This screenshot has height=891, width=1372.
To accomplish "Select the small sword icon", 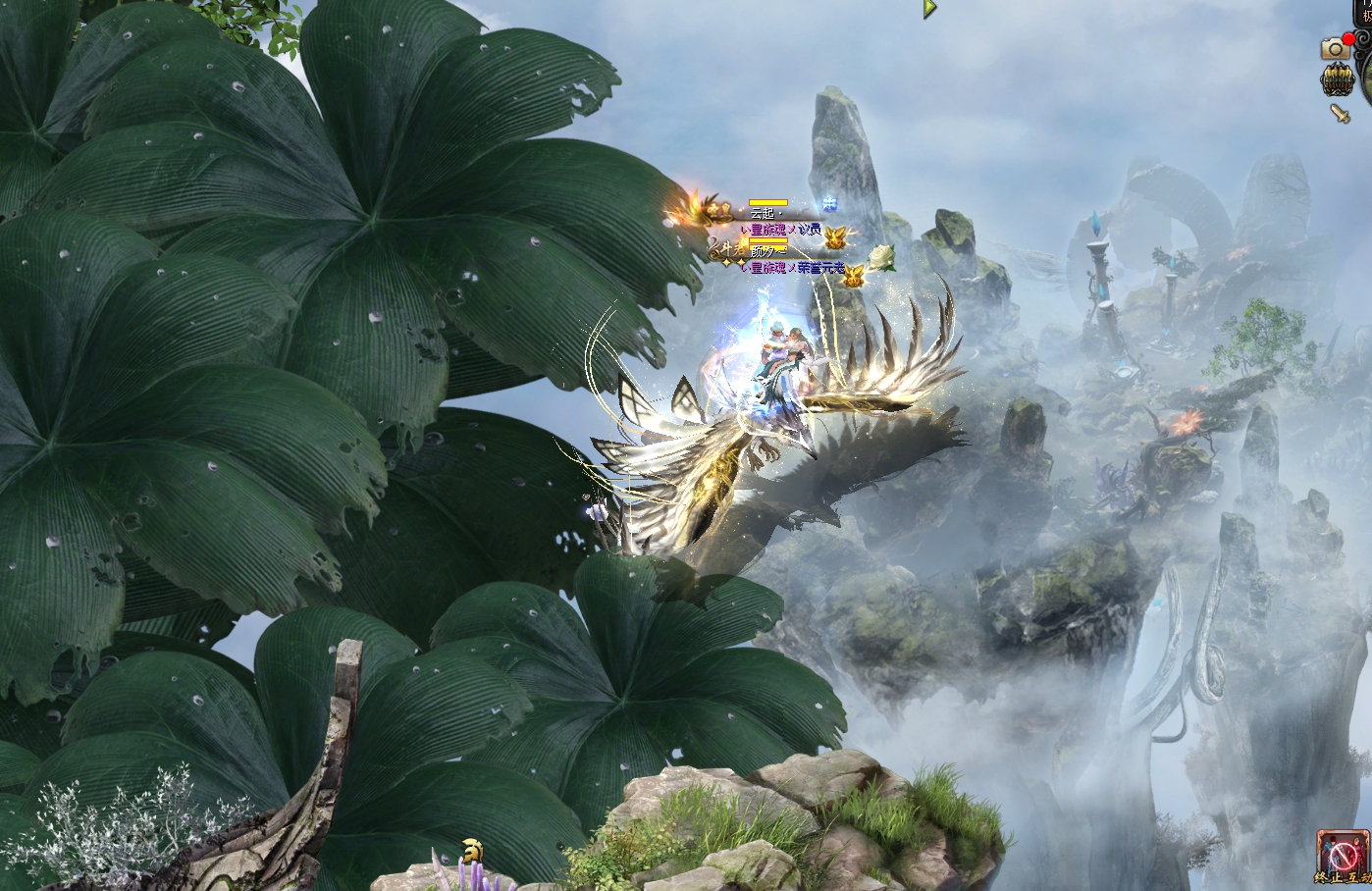I will [x=1340, y=114].
